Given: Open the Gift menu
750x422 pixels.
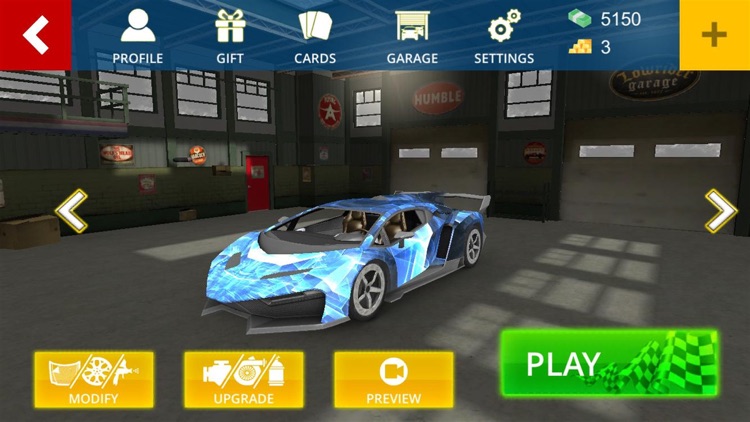Looking at the screenshot, I should tap(230, 37).
